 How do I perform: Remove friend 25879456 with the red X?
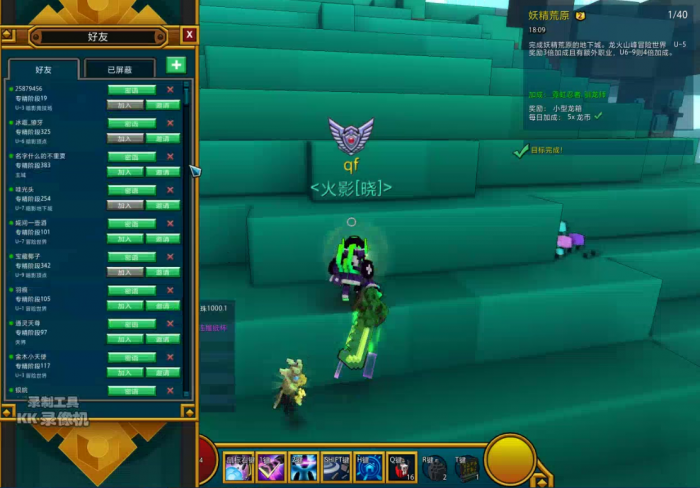tap(170, 90)
